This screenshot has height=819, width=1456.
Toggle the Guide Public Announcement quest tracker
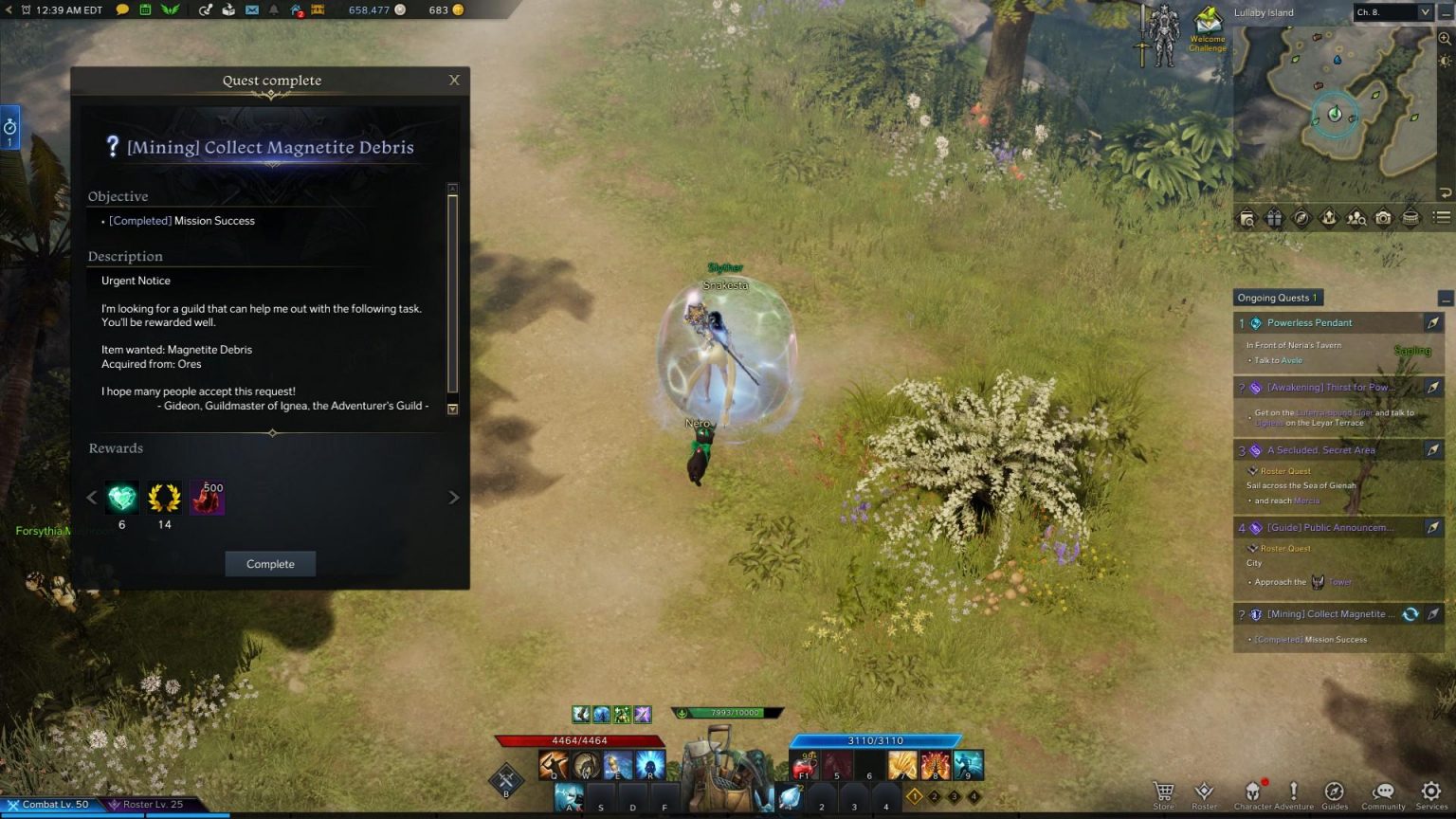pos(1433,527)
